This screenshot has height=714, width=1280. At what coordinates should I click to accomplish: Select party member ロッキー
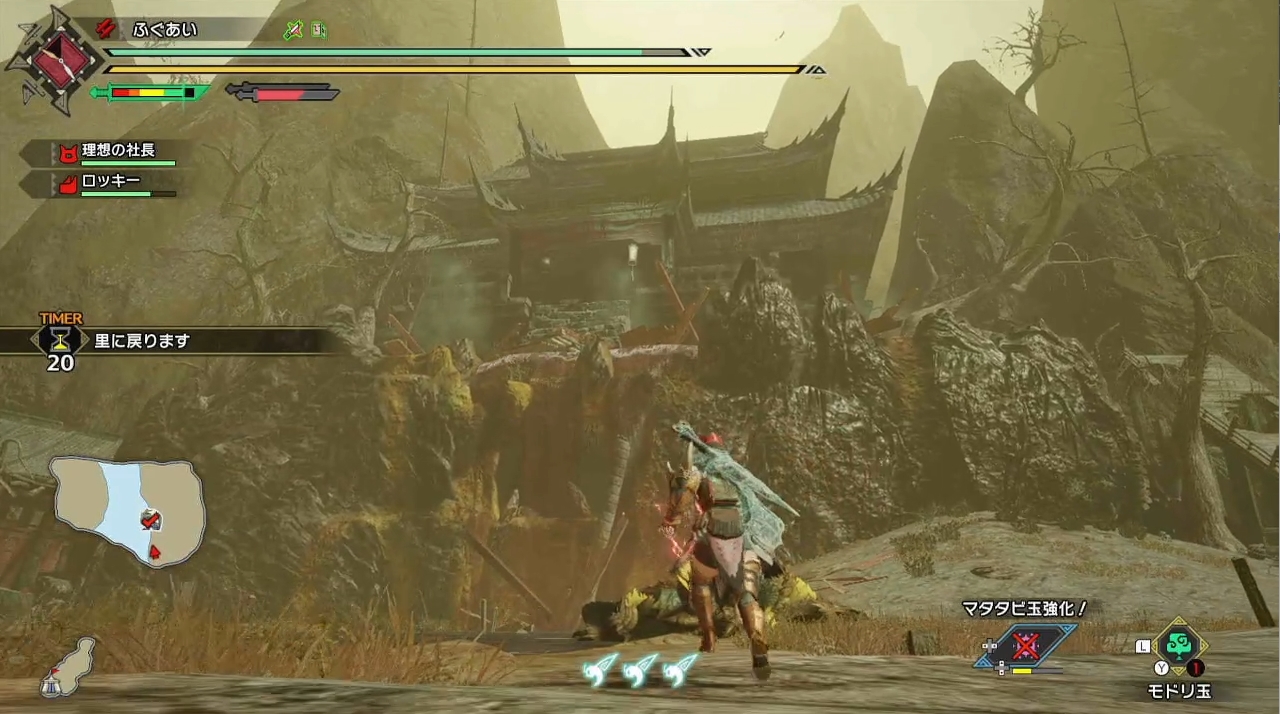tap(110, 182)
